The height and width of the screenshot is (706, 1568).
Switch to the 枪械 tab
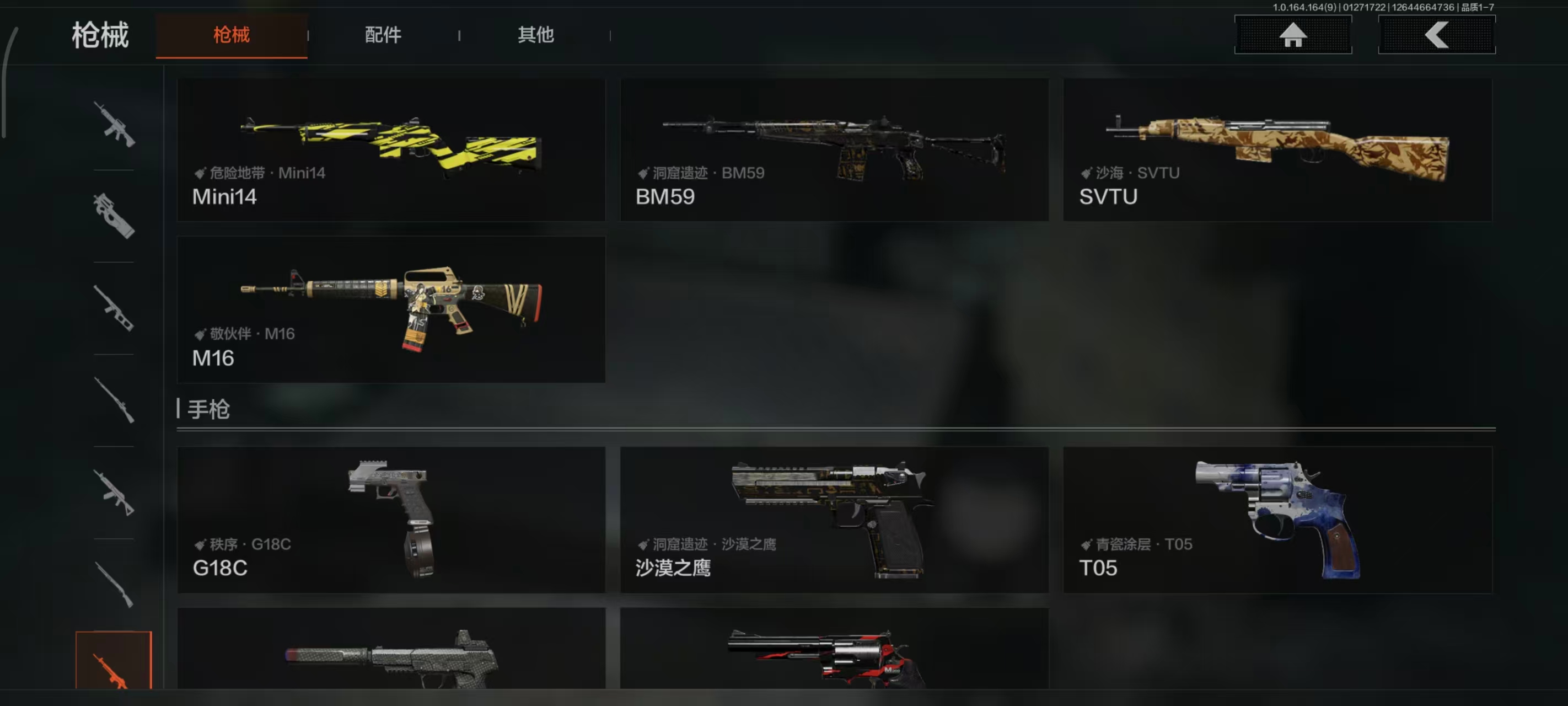coord(232,35)
